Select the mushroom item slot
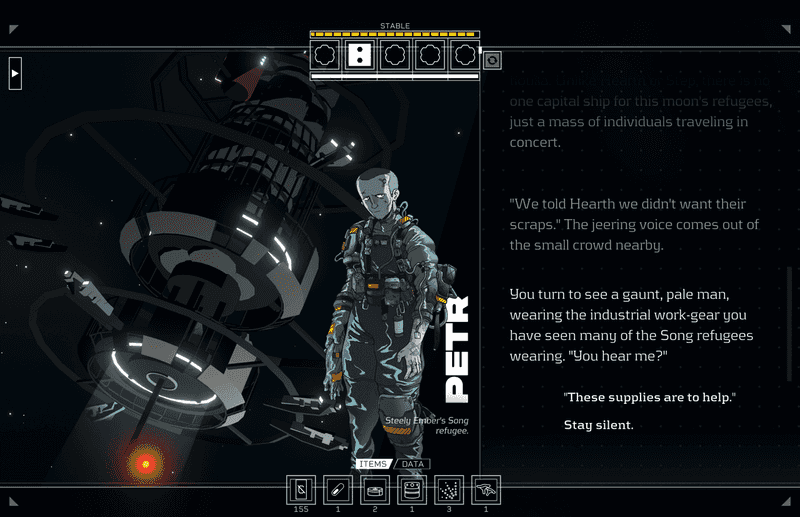The height and width of the screenshot is (517, 800). (x=486, y=489)
